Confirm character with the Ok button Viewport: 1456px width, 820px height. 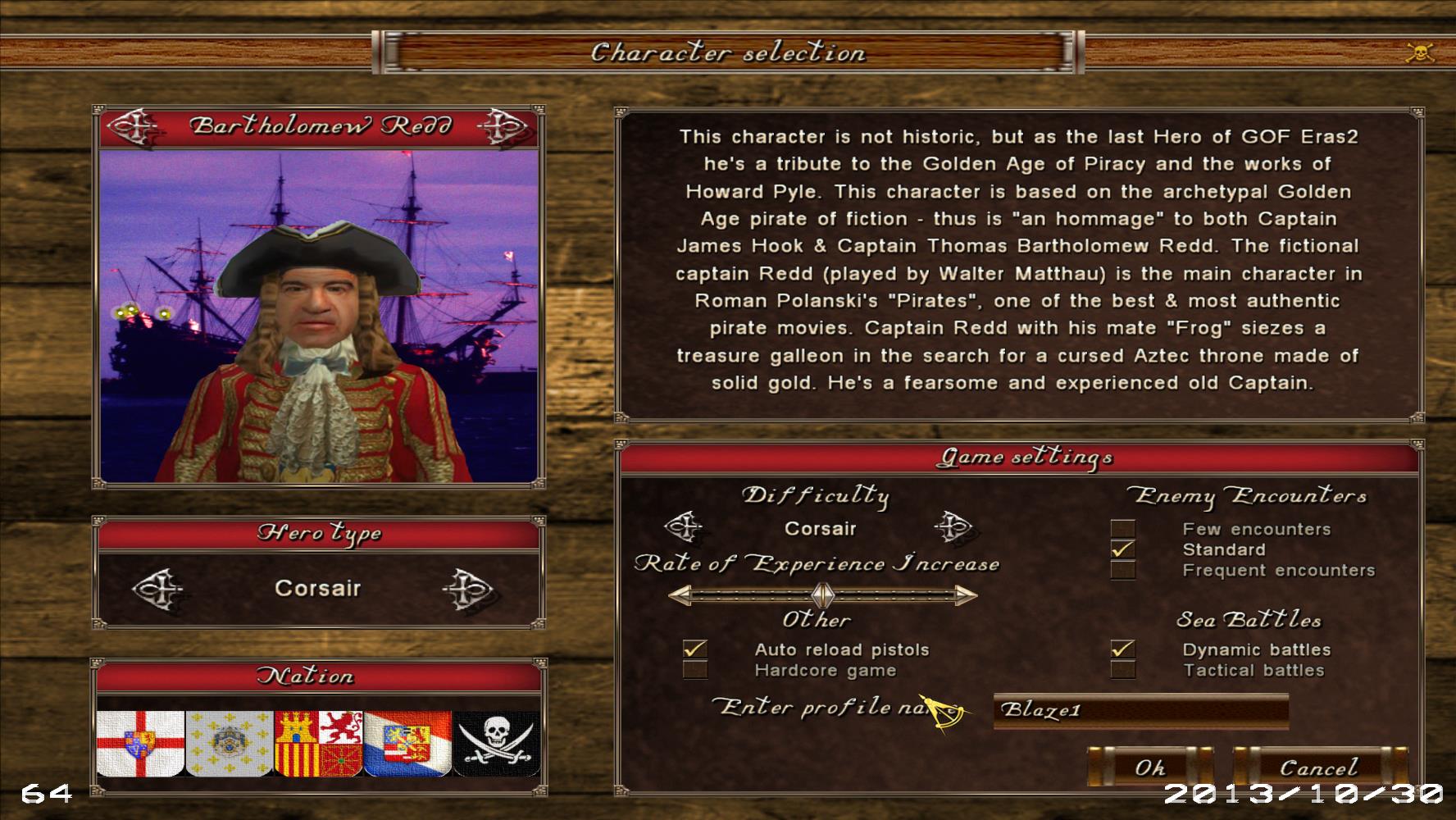pos(1149,768)
